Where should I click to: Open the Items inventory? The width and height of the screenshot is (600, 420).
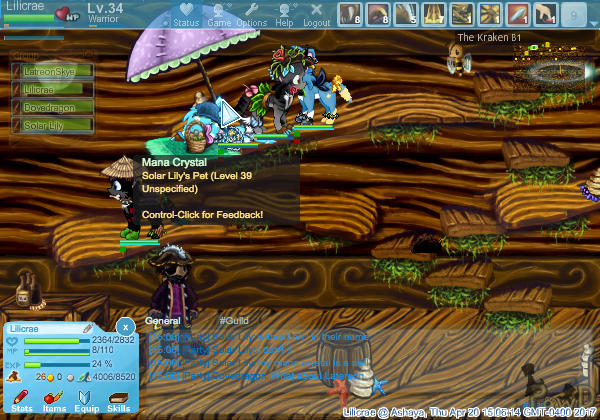[x=54, y=401]
